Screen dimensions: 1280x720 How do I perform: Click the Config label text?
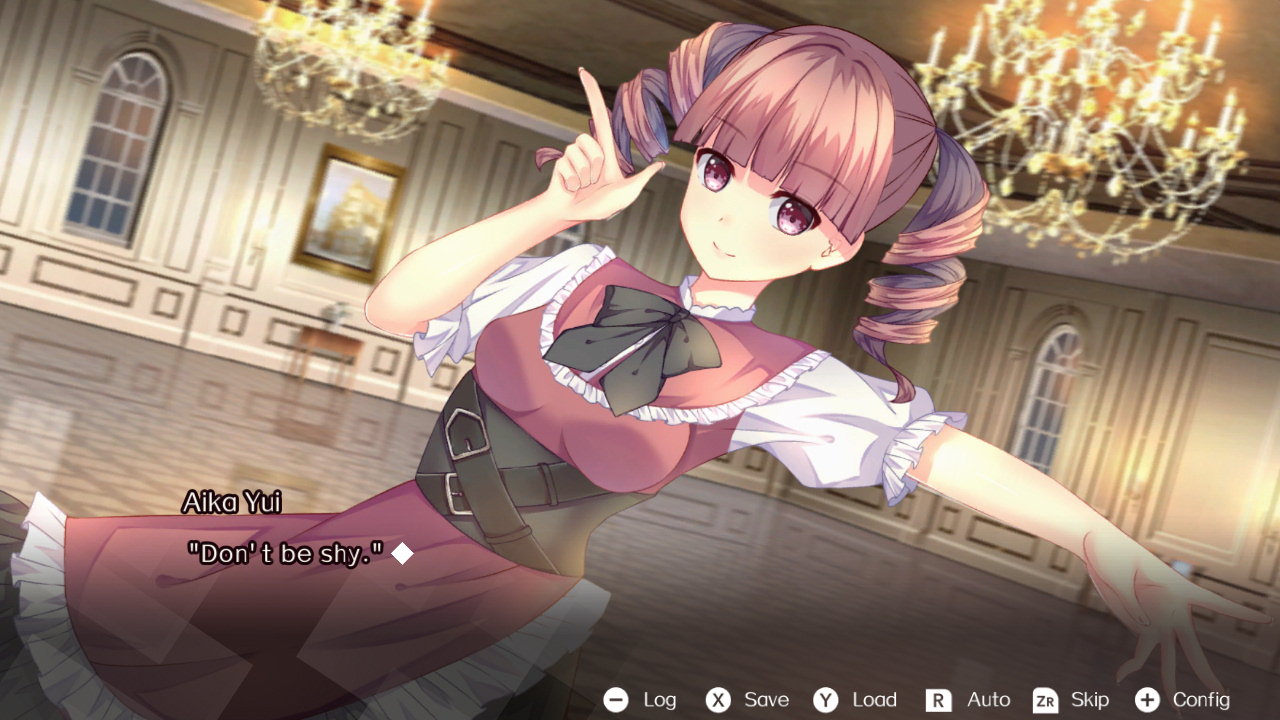(1204, 700)
